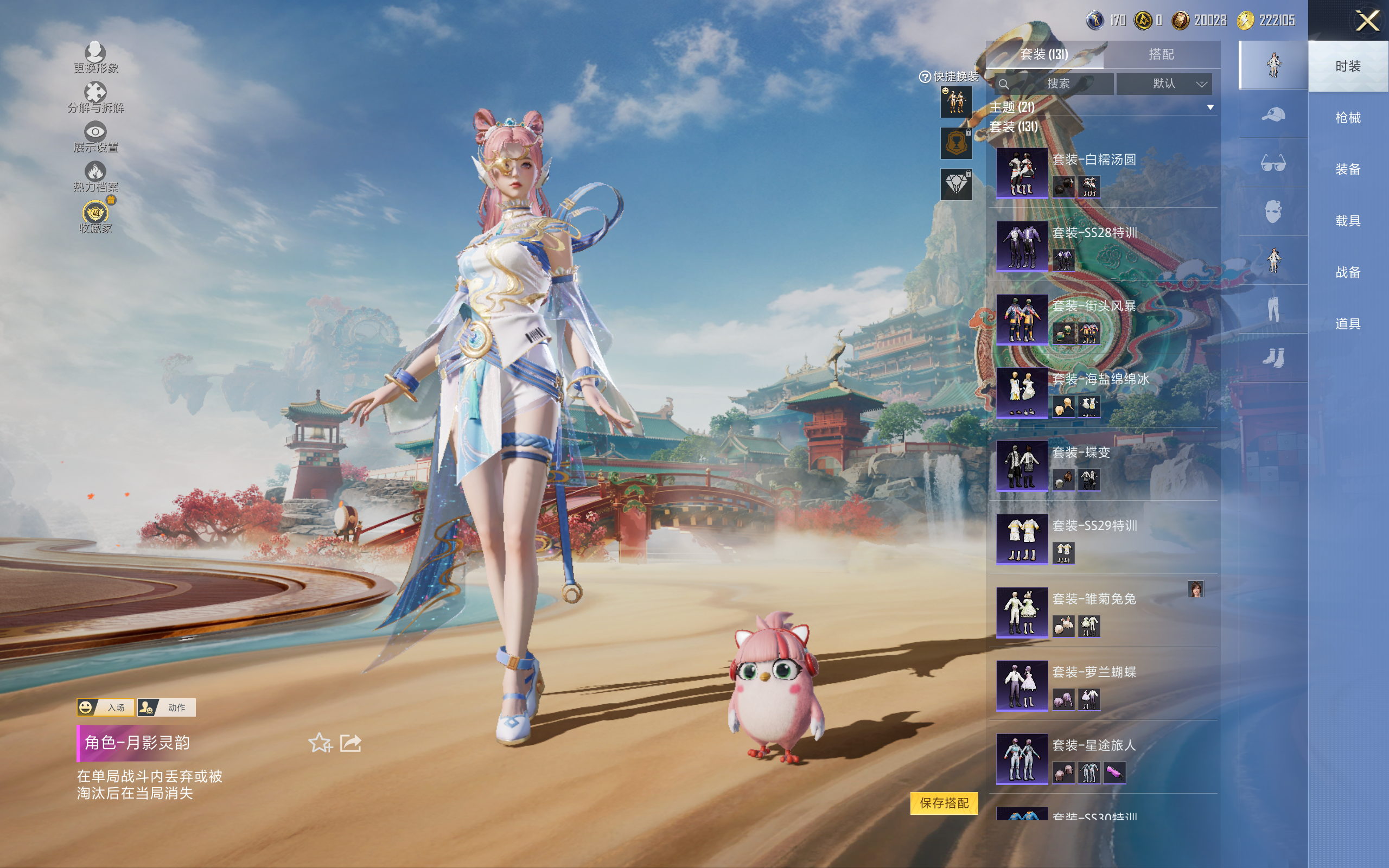Go to the 载具 vehicles category

[x=1347, y=221]
